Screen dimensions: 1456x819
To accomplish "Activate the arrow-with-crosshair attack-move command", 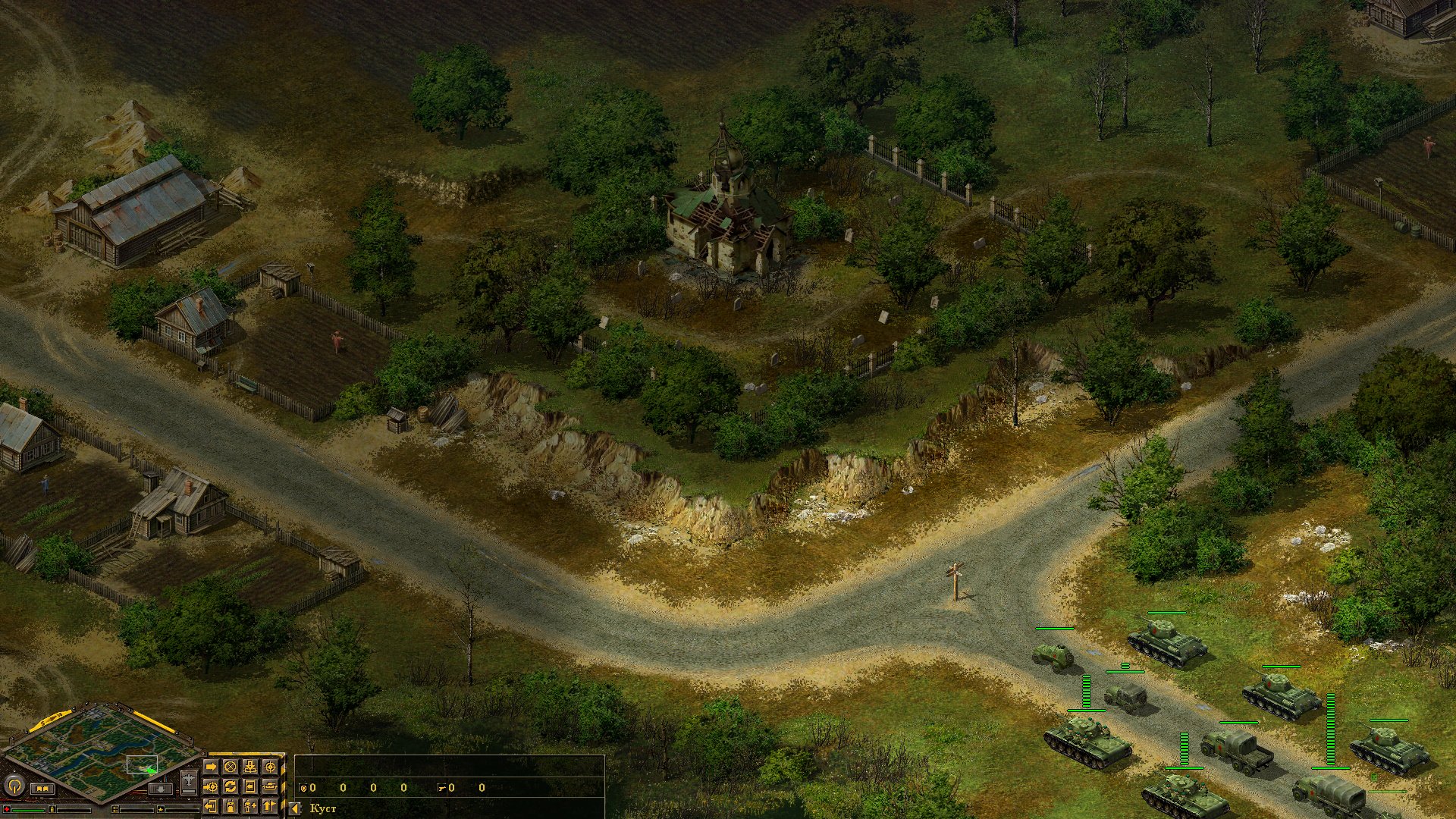I will point(211,786).
